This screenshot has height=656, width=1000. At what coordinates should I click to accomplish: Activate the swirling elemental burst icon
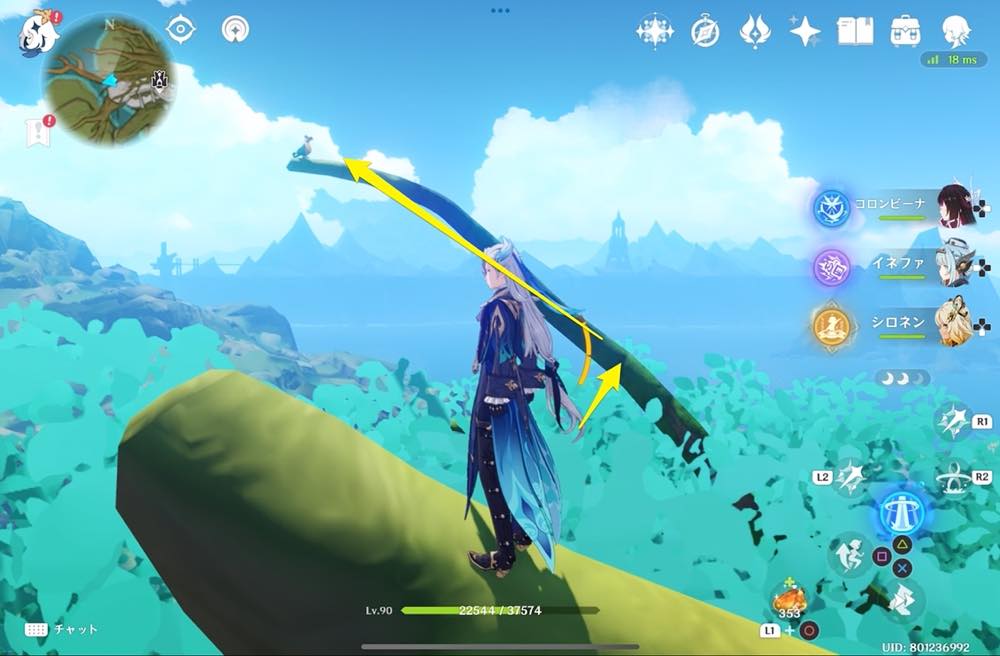pos(953,477)
